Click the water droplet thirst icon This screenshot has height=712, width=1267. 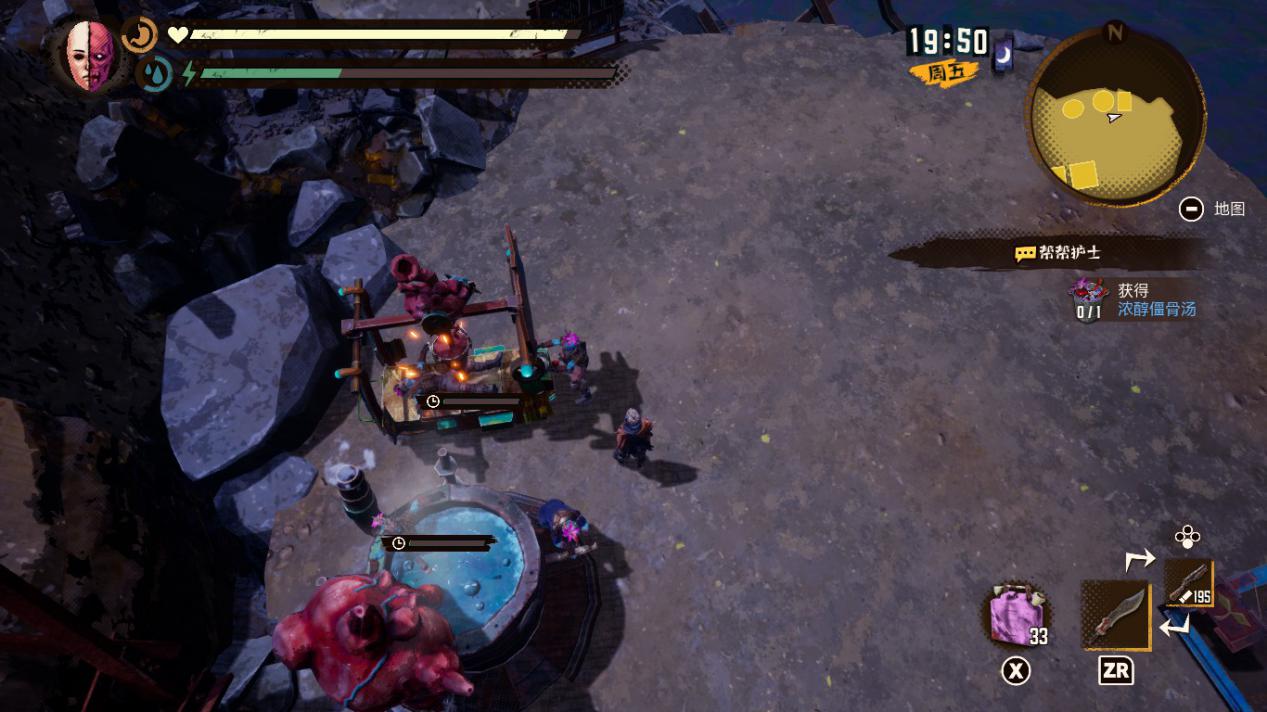click(155, 73)
